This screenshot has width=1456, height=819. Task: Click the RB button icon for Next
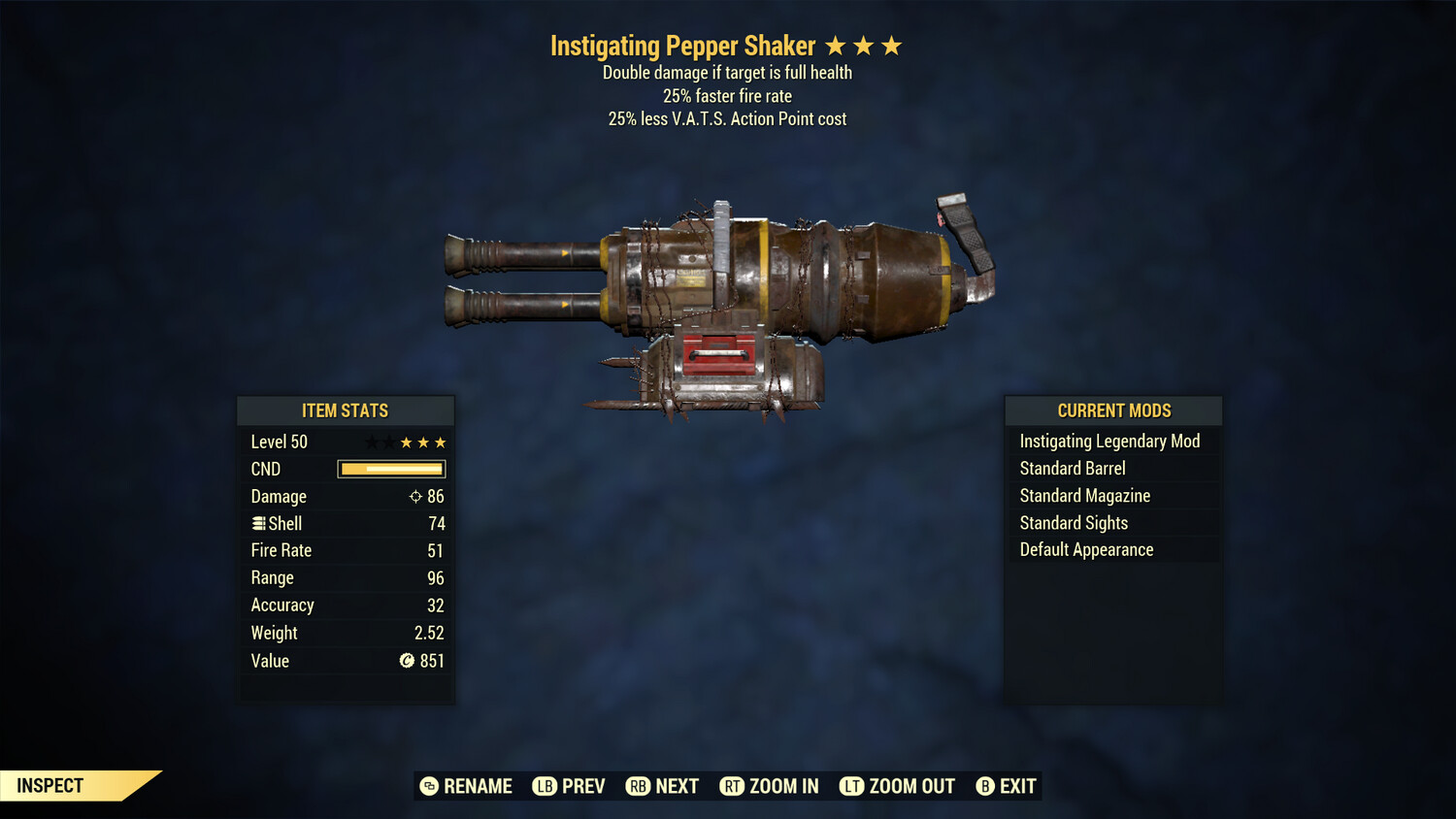640,786
